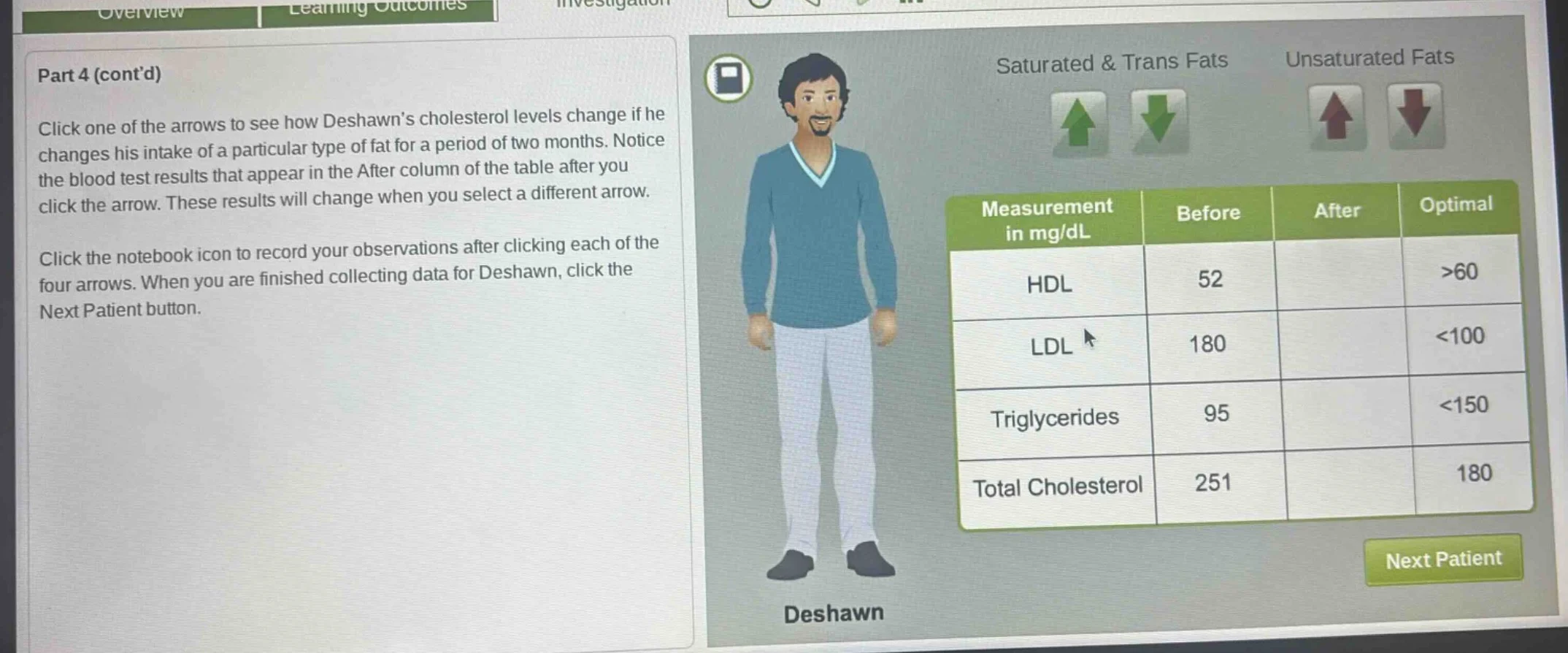
Task: Click the Deshawn name label below the avatar
Action: point(834,612)
